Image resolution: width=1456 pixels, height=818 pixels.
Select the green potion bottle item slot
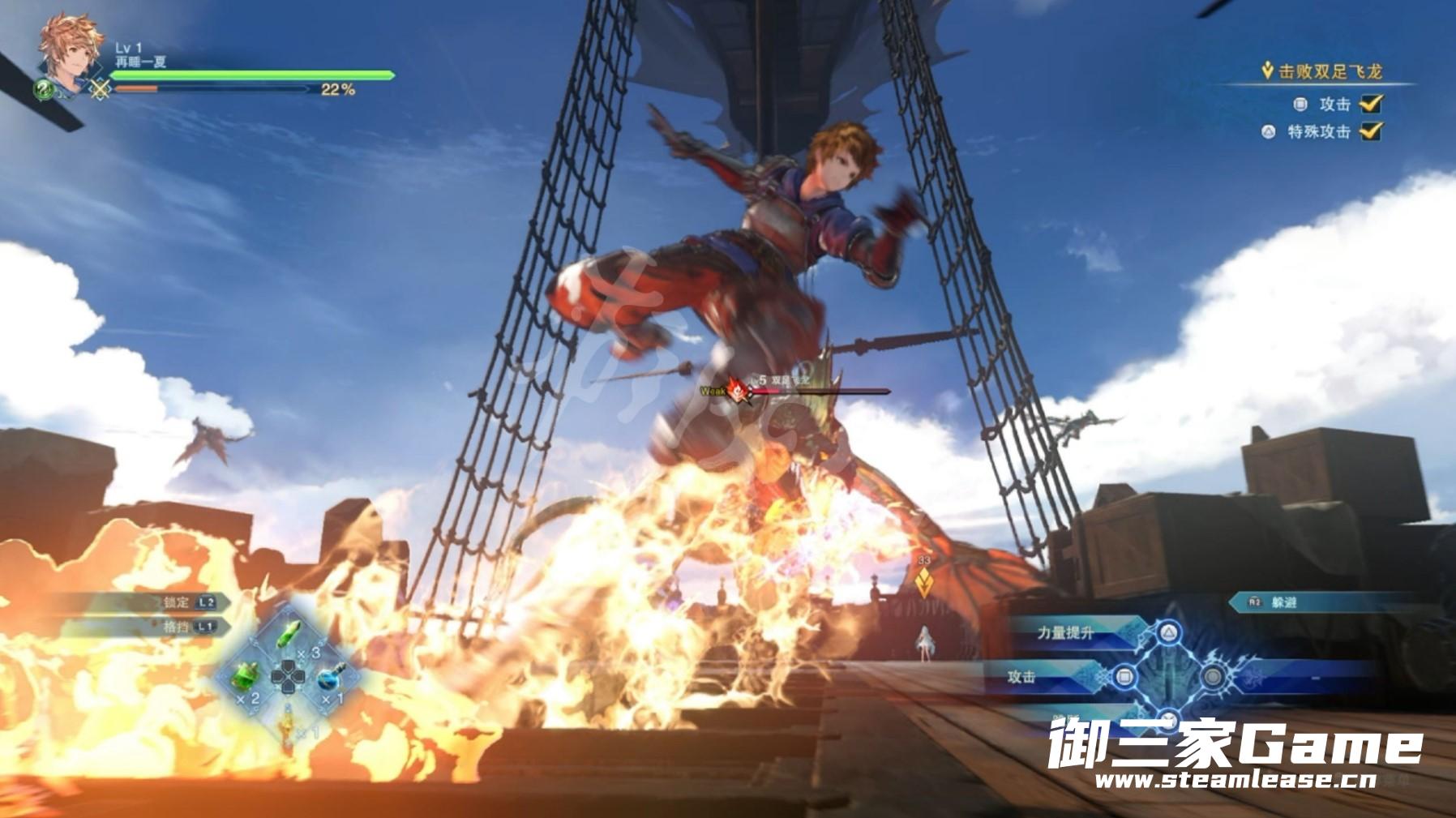point(246,675)
